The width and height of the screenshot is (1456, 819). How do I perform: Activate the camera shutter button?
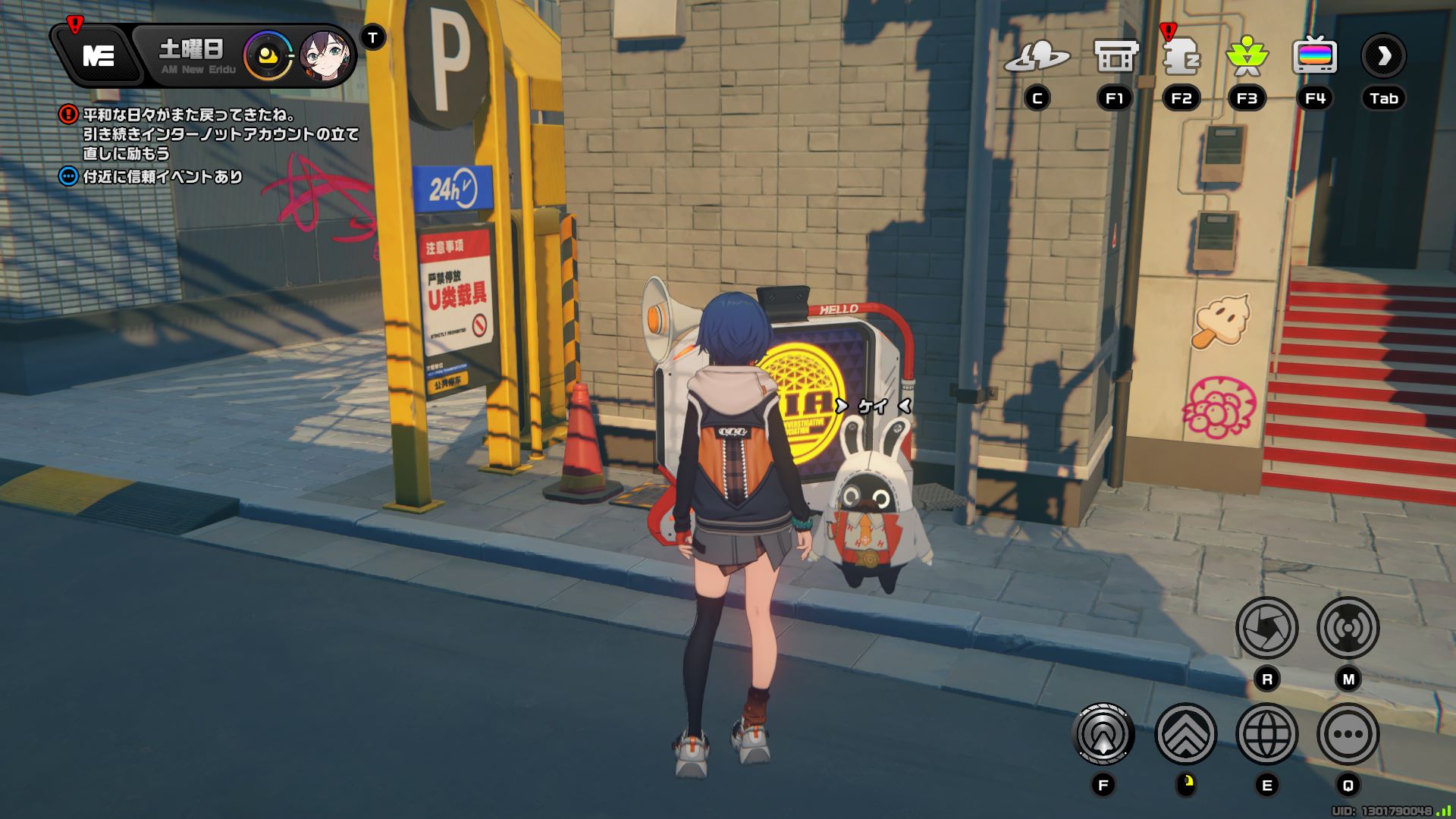1266,628
